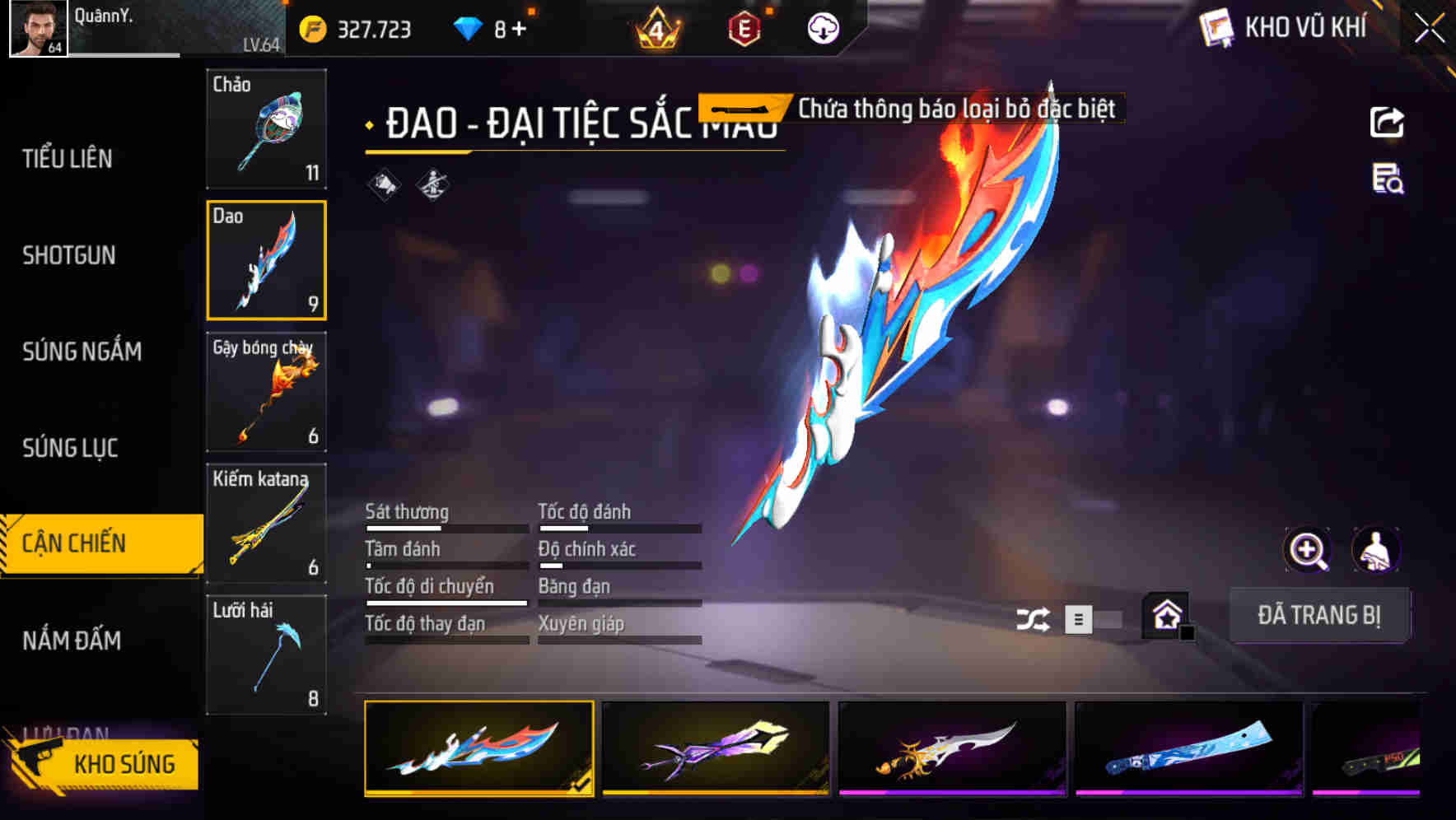Select the magnifying glass zoom icon
This screenshot has width=1456, height=820.
1307,550
